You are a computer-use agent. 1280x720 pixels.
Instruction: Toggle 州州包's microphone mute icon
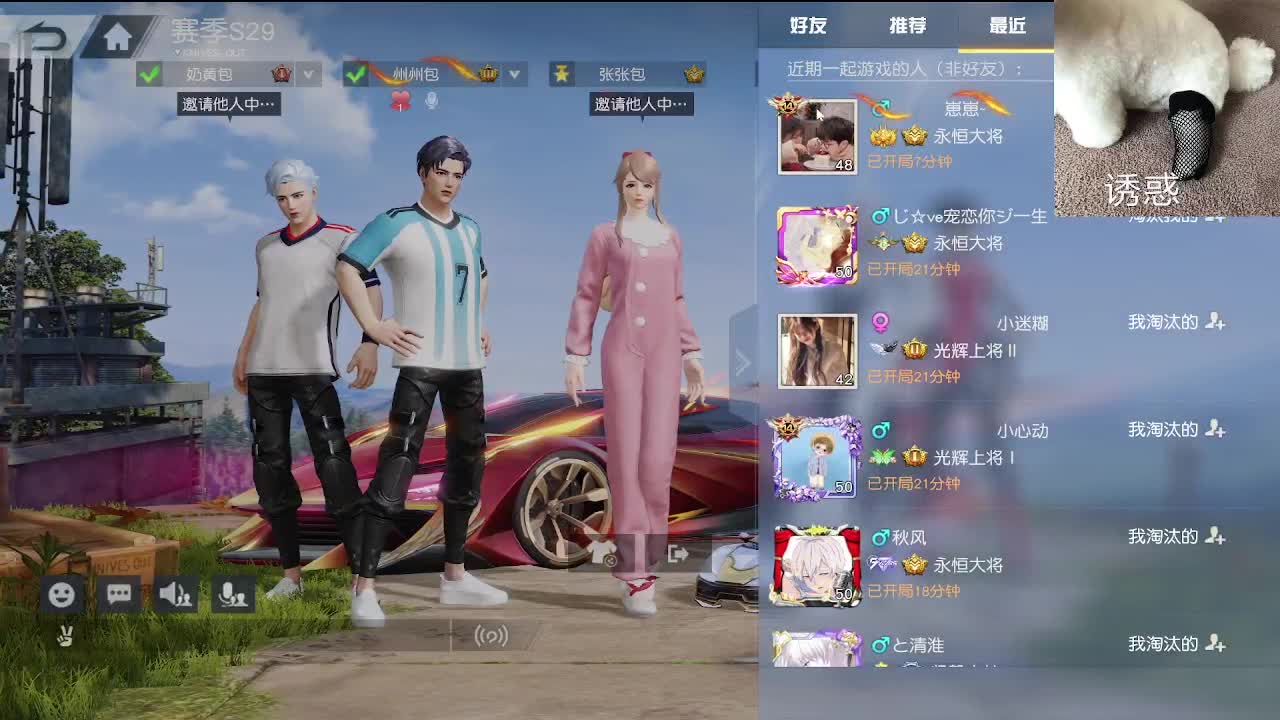click(432, 97)
